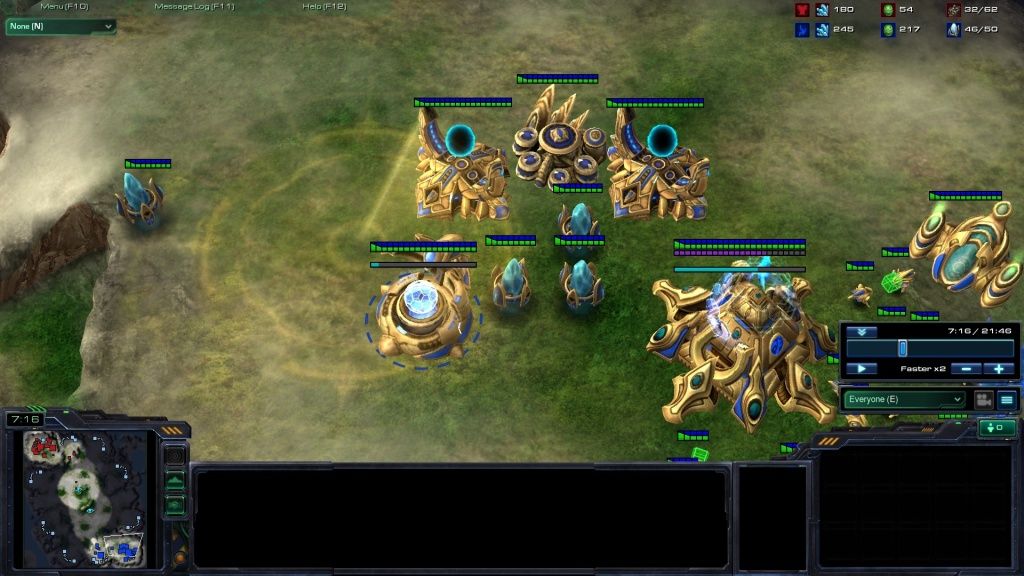
Task: Expand the None (N) stats panel dropdown
Action: [61, 26]
